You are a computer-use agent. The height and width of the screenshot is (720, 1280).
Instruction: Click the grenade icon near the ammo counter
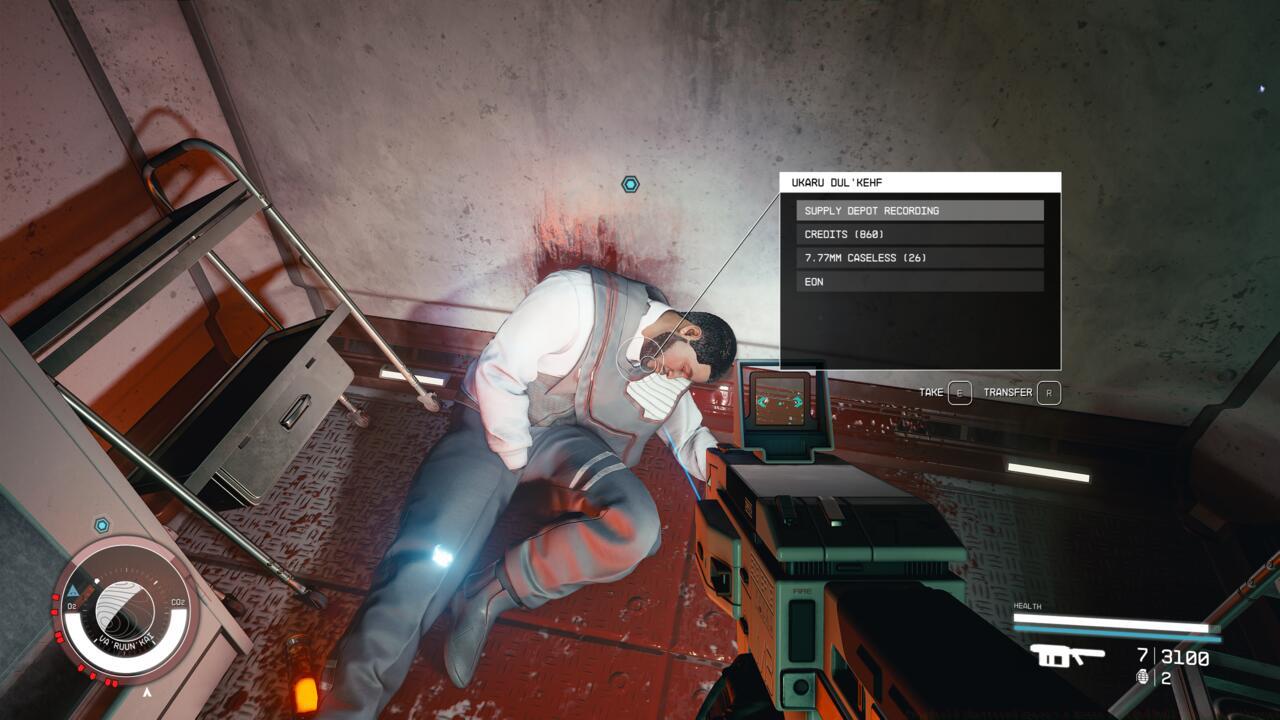pyautogui.click(x=1143, y=676)
